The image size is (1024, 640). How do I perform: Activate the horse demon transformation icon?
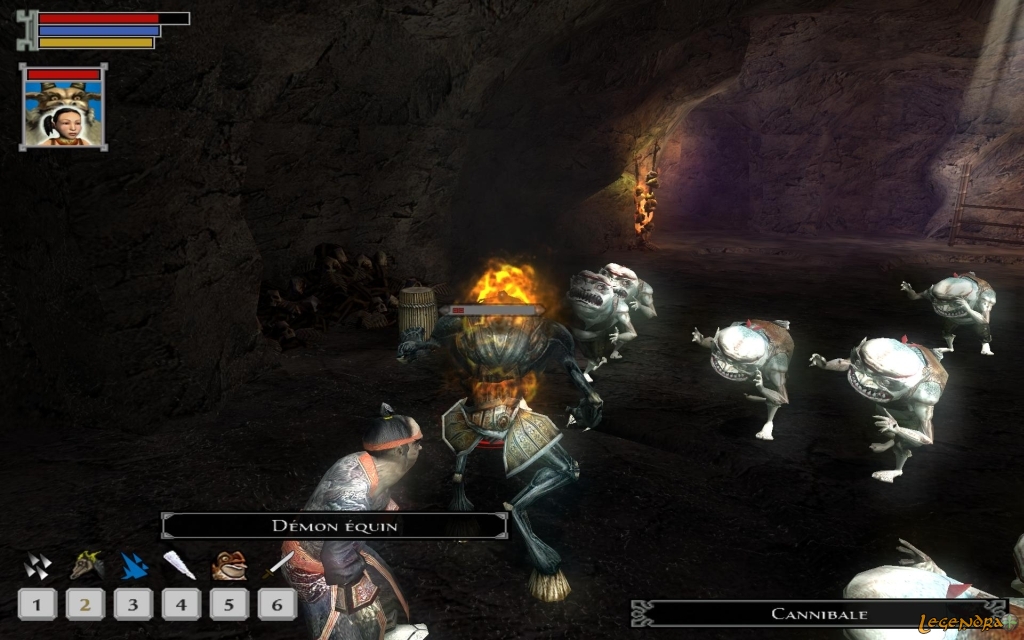(x=86, y=567)
